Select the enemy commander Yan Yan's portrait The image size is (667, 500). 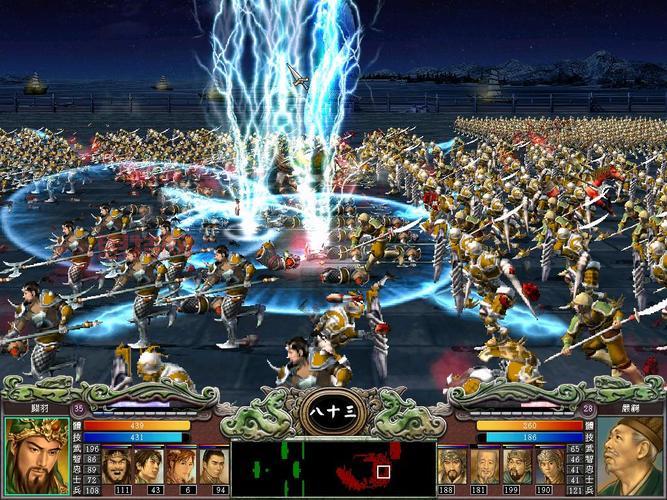(629, 456)
